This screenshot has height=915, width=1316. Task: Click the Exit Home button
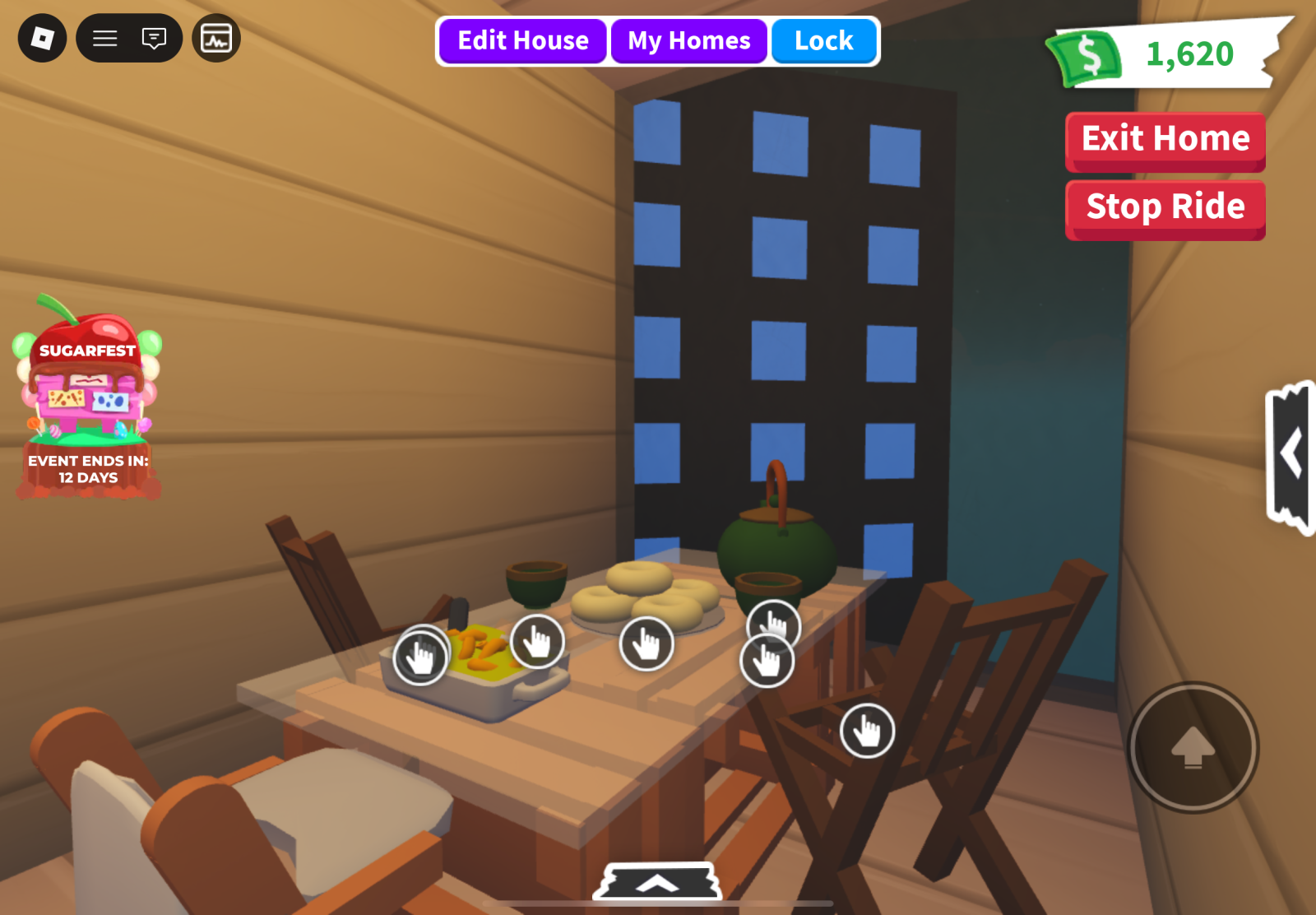tap(1165, 139)
